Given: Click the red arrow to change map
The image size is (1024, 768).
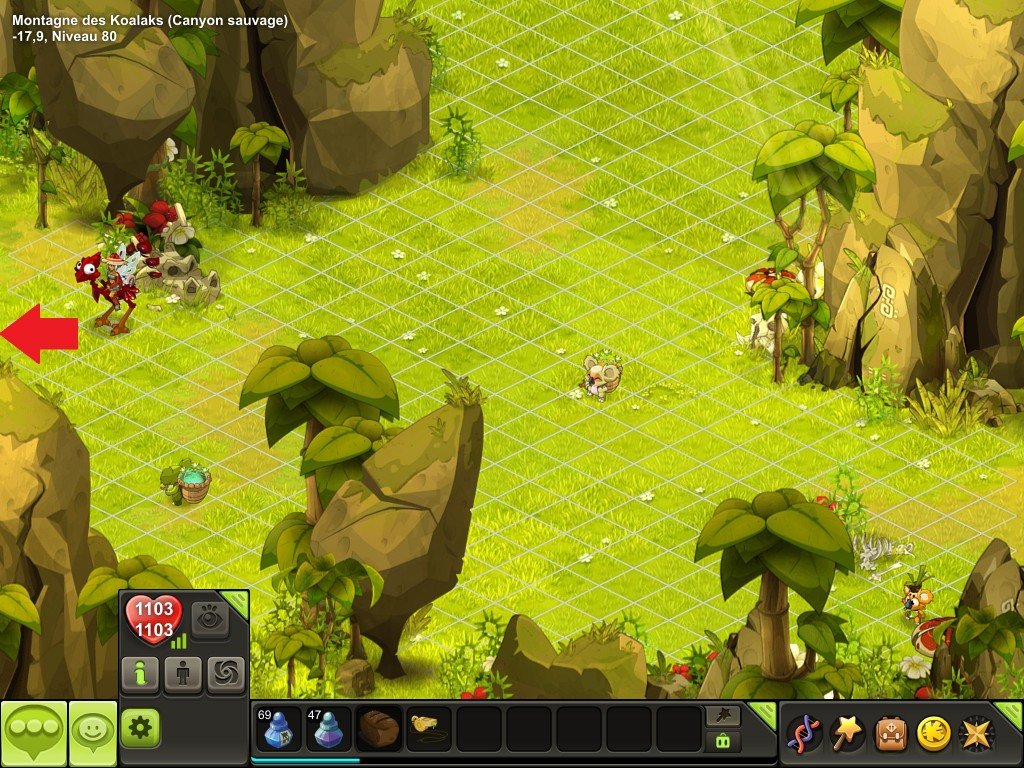Looking at the screenshot, I should (40, 333).
